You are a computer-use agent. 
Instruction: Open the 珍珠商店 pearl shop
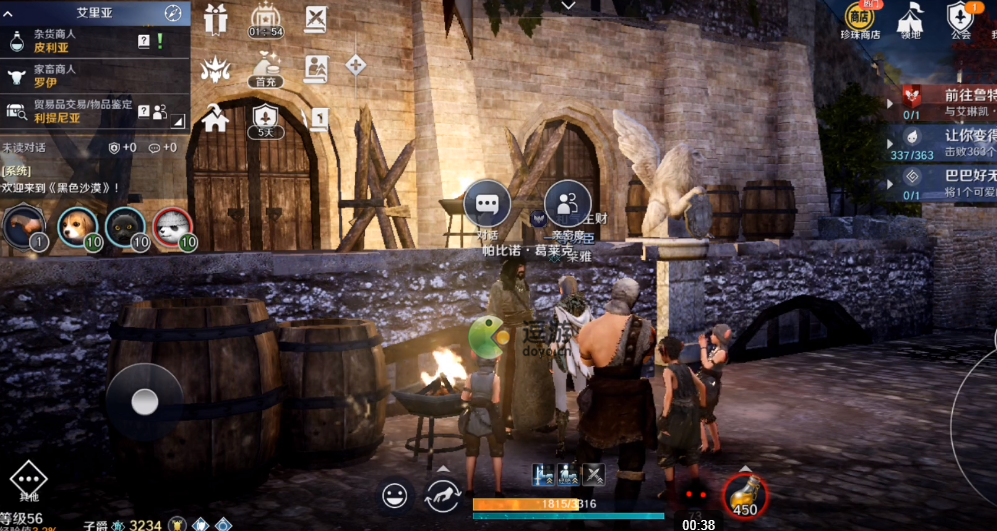coord(861,18)
